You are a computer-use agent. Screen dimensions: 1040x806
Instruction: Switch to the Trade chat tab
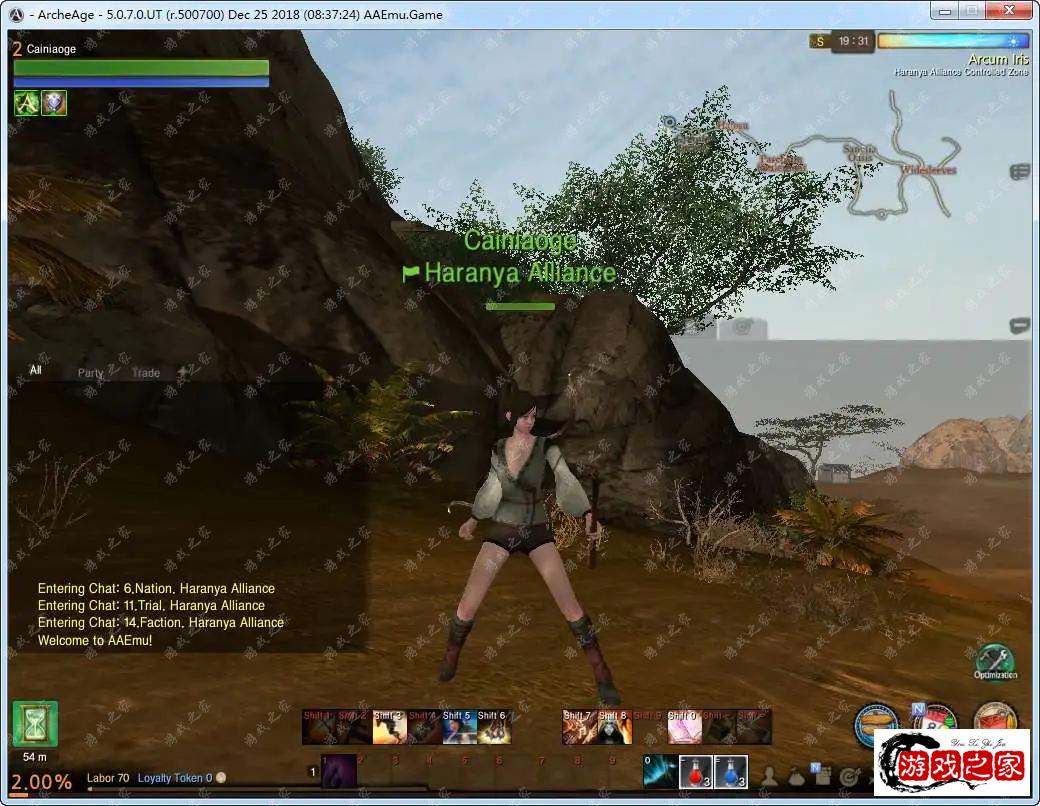coord(146,373)
